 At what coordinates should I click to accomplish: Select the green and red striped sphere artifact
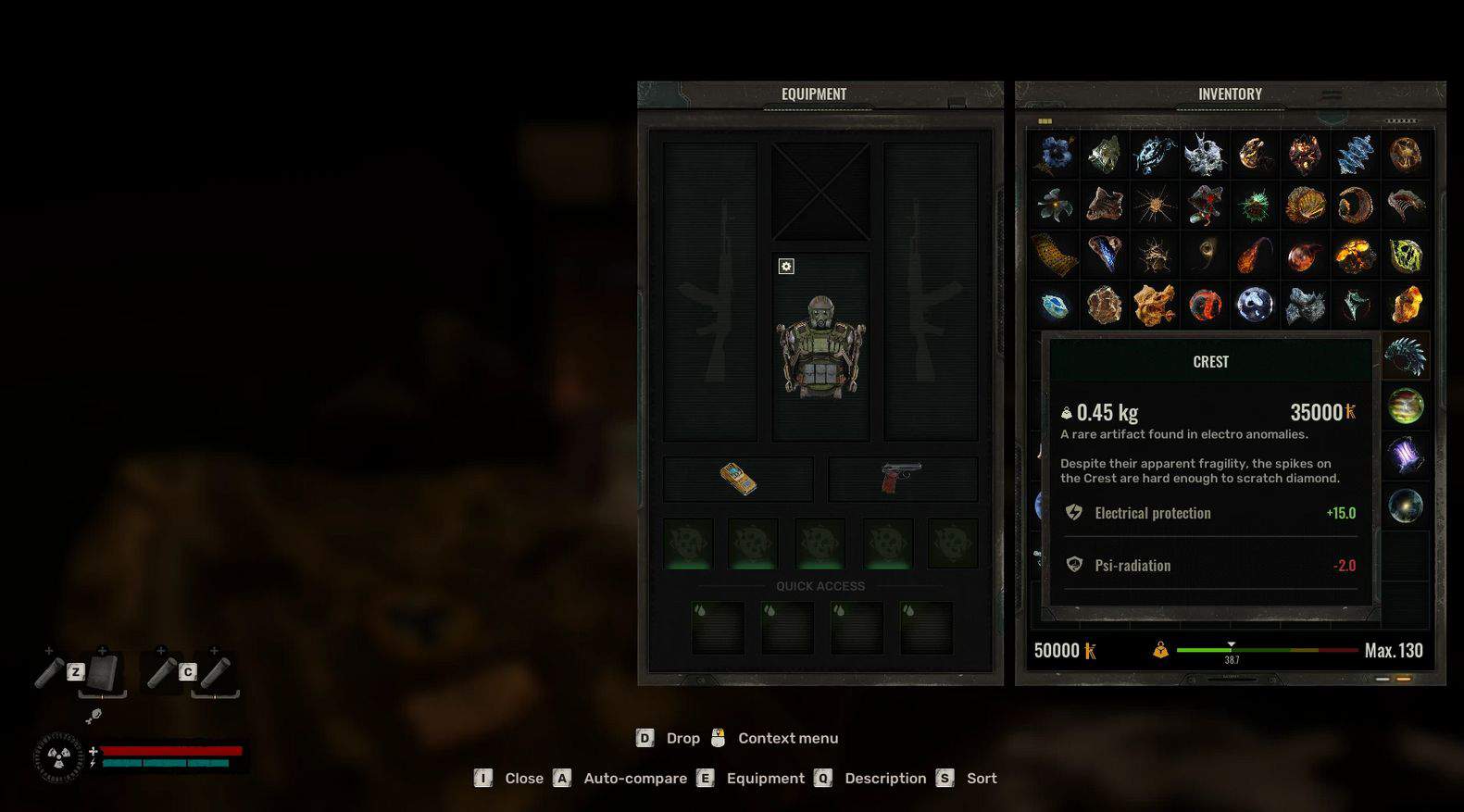click(x=1405, y=406)
